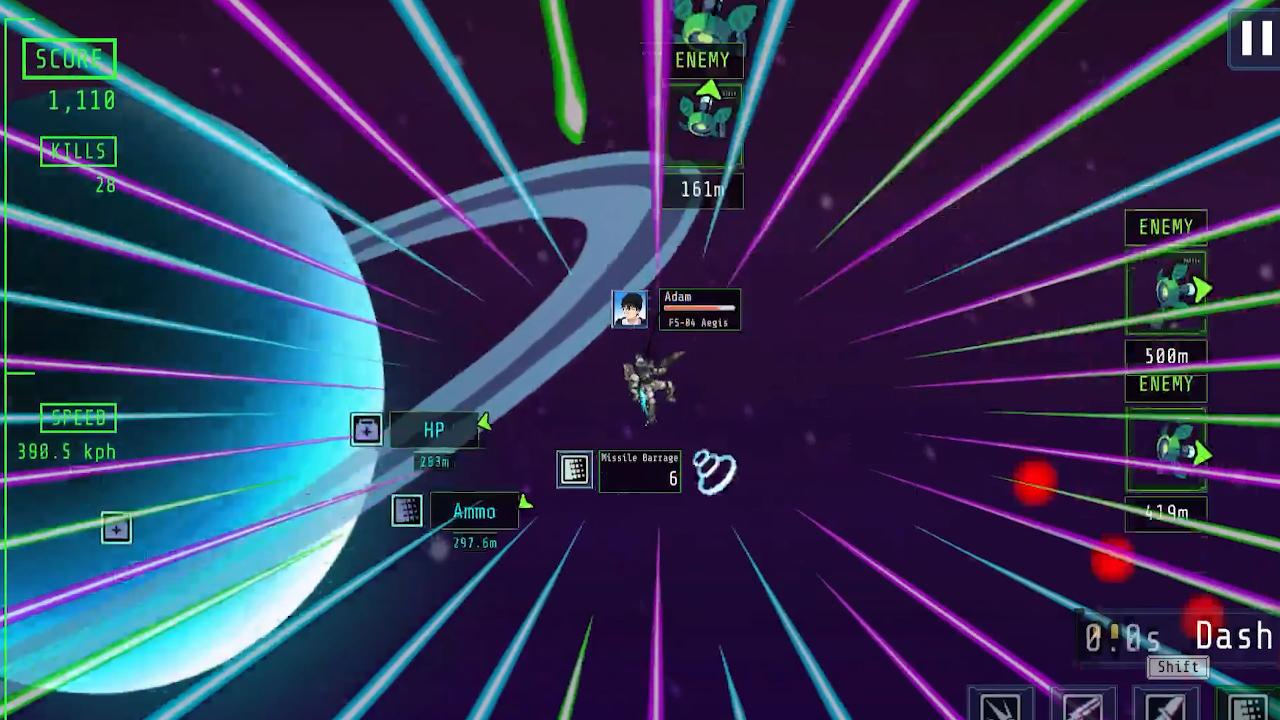Image resolution: width=1280 pixels, height=720 pixels.
Task: Click the ENEMY header on the right panel
Action: click(1166, 227)
